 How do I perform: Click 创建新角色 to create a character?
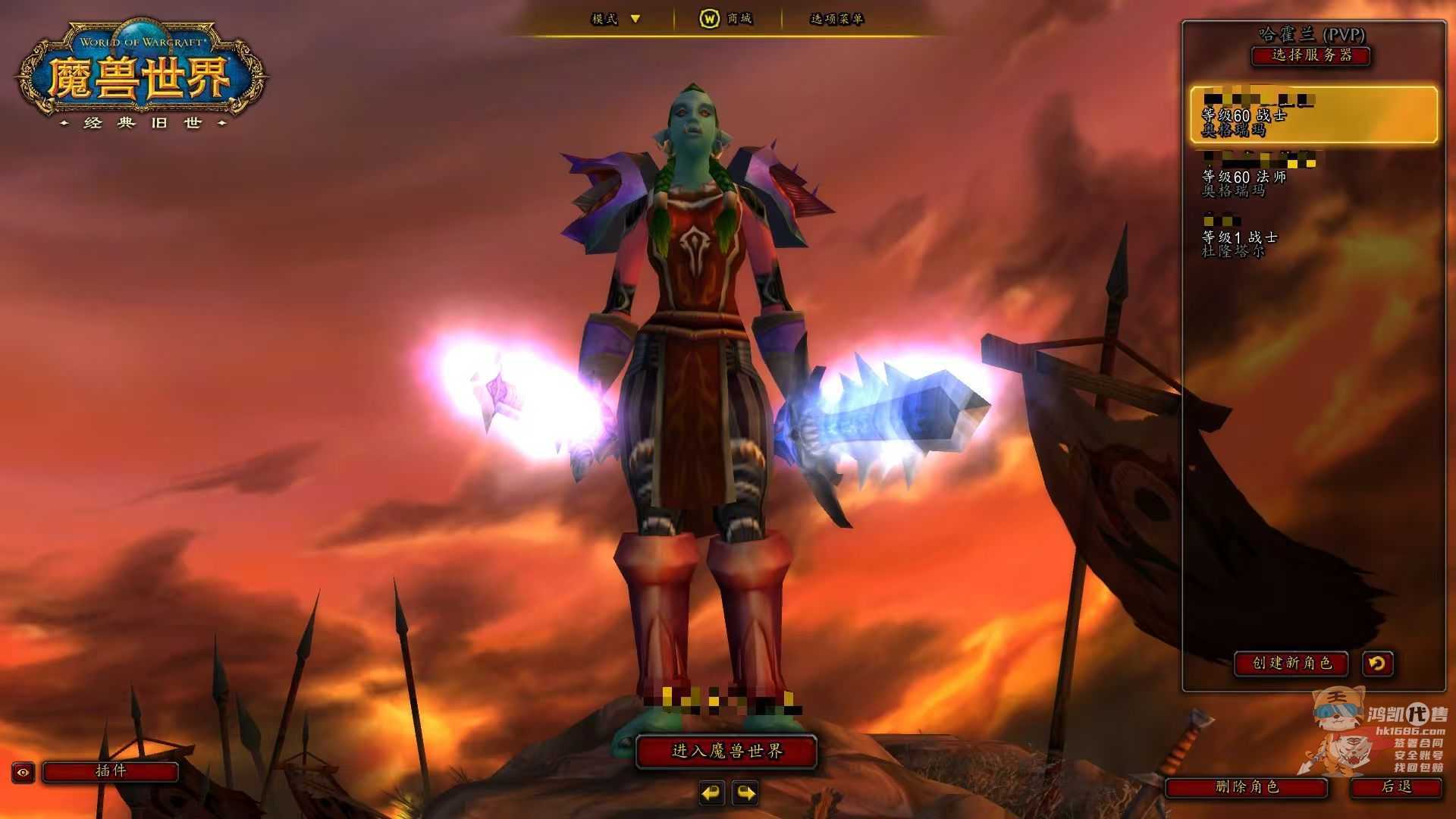[1291, 664]
